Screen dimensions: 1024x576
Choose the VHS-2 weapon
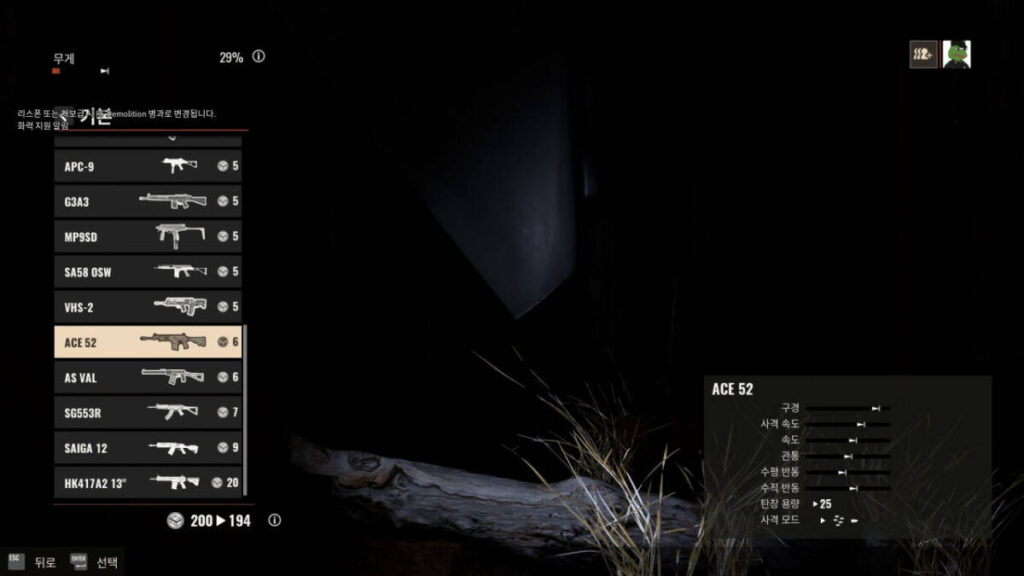(x=147, y=306)
